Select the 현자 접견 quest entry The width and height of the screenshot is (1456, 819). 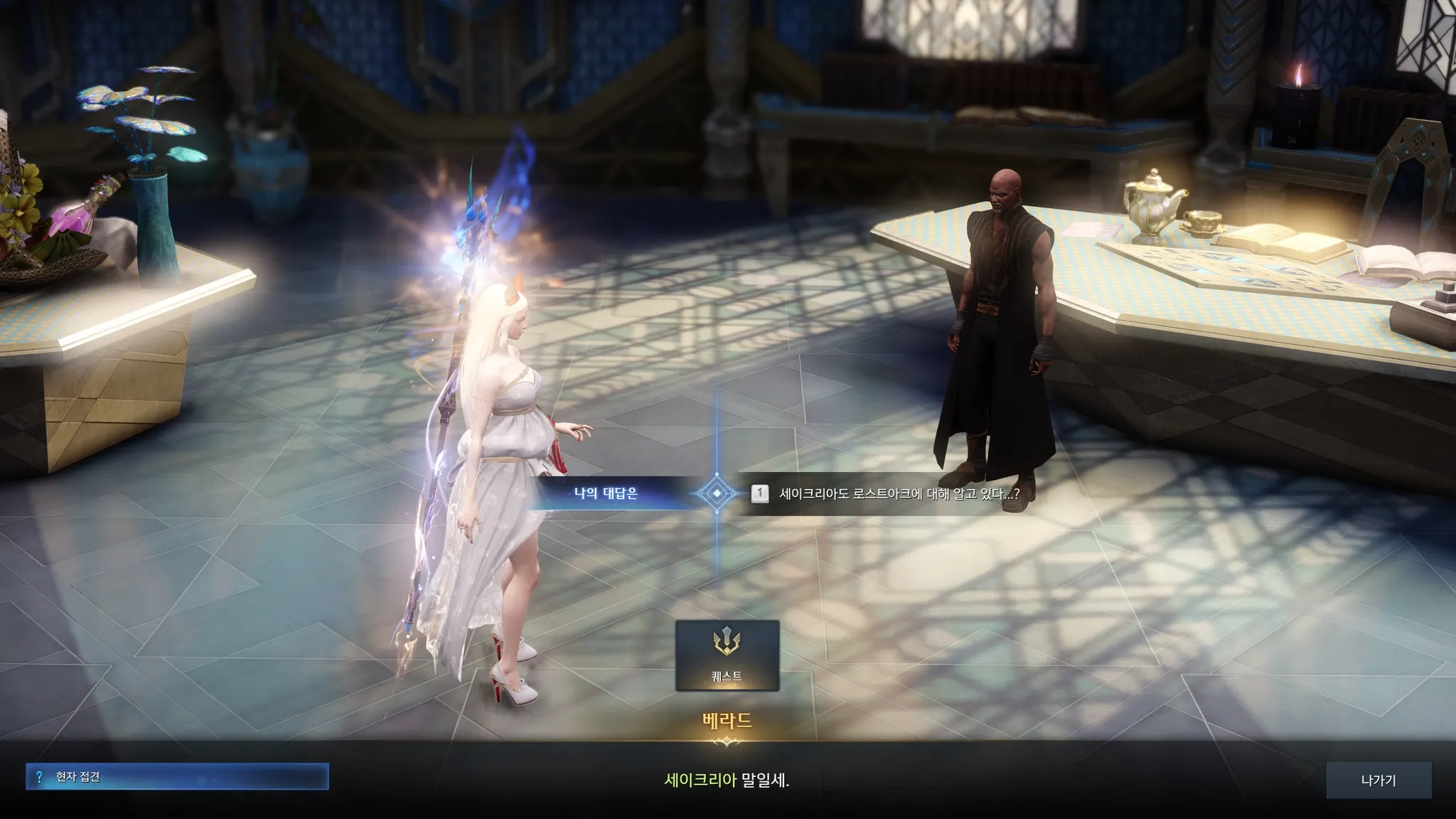177,777
